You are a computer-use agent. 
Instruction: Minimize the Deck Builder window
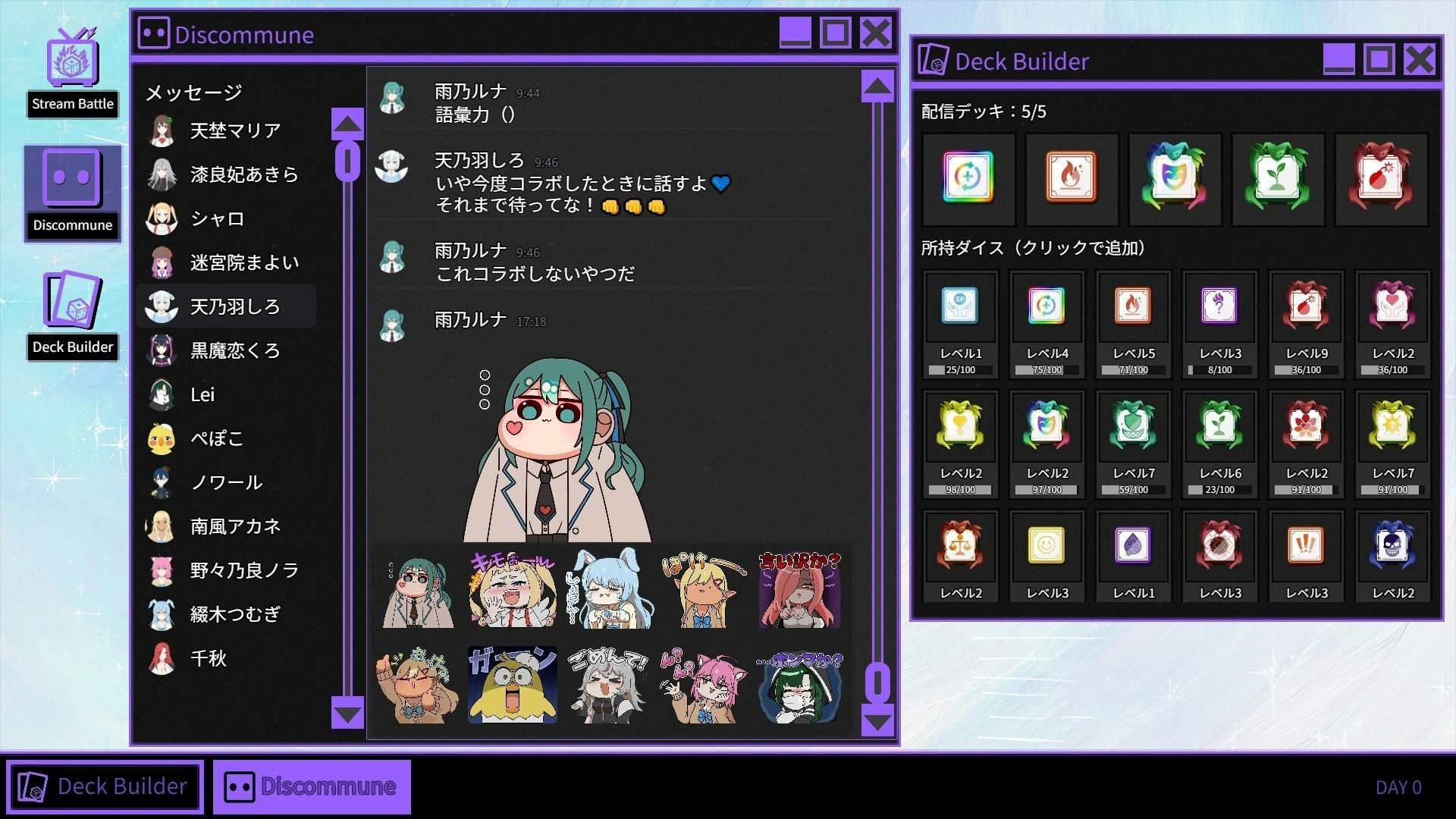point(1338,59)
